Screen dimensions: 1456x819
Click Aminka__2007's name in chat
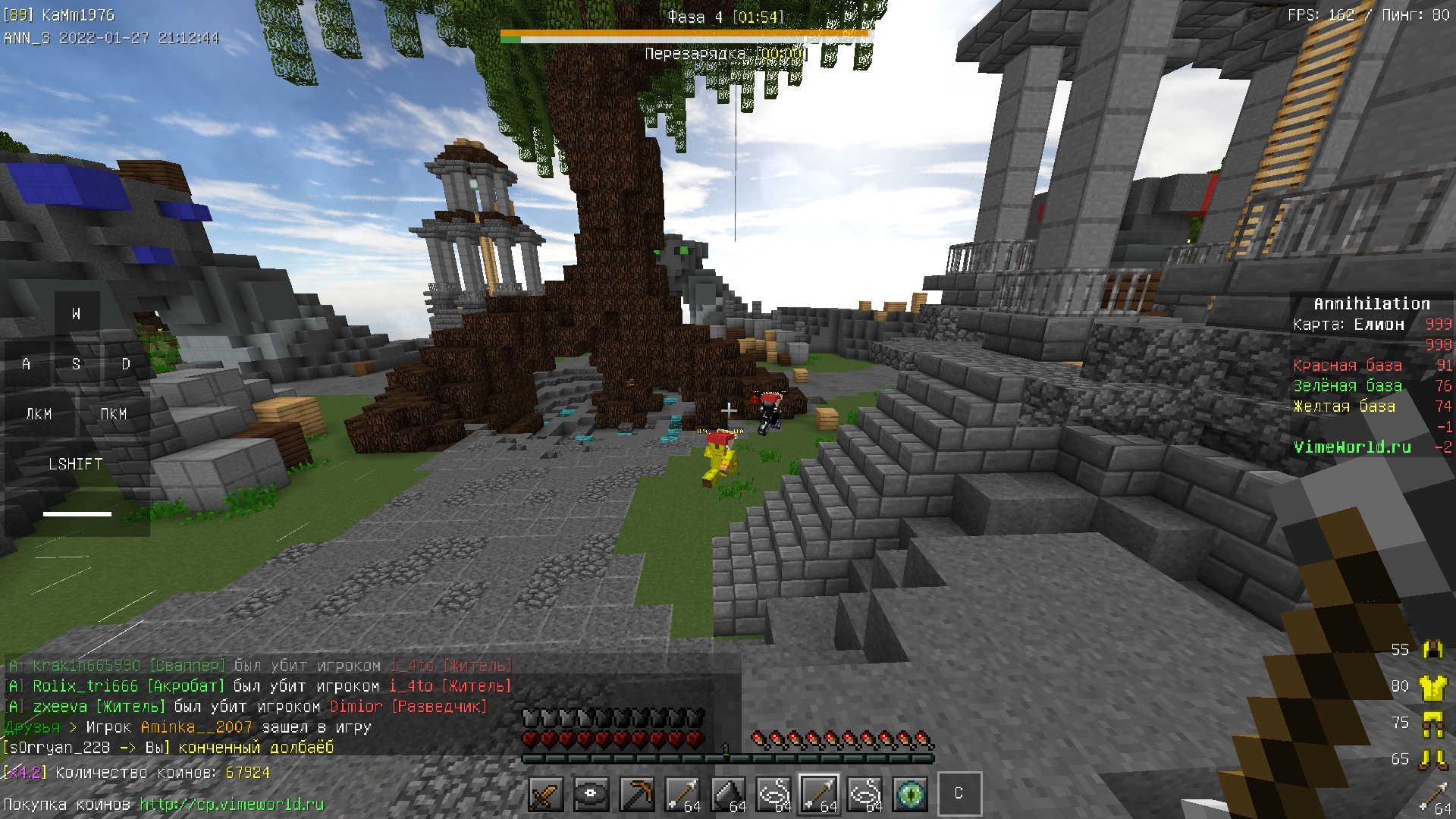196,727
